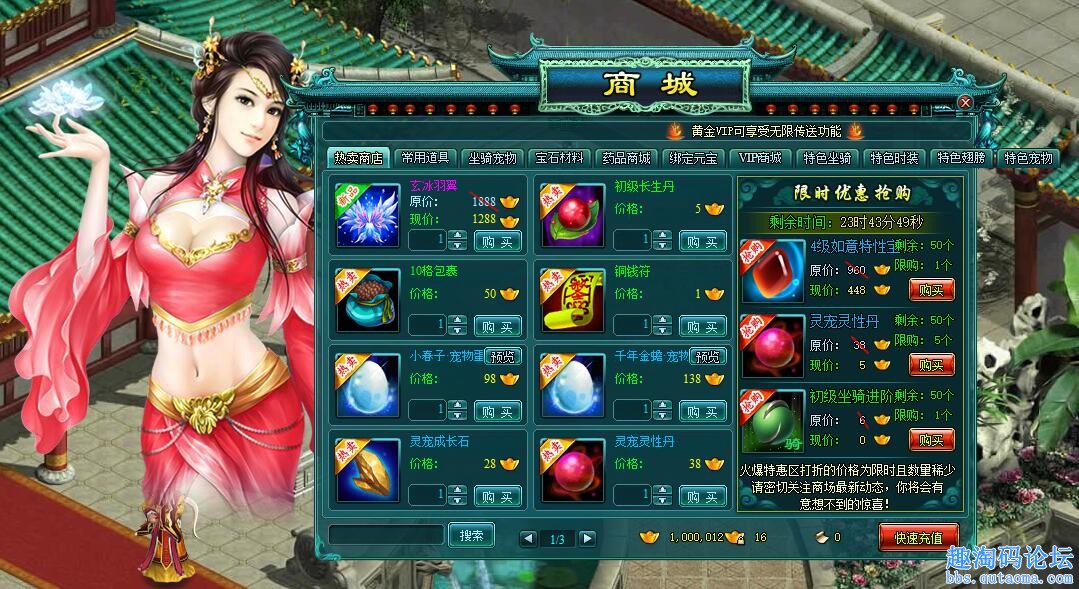Buy the 10格包裹 bag
This screenshot has height=589, width=1079.
click(498, 326)
